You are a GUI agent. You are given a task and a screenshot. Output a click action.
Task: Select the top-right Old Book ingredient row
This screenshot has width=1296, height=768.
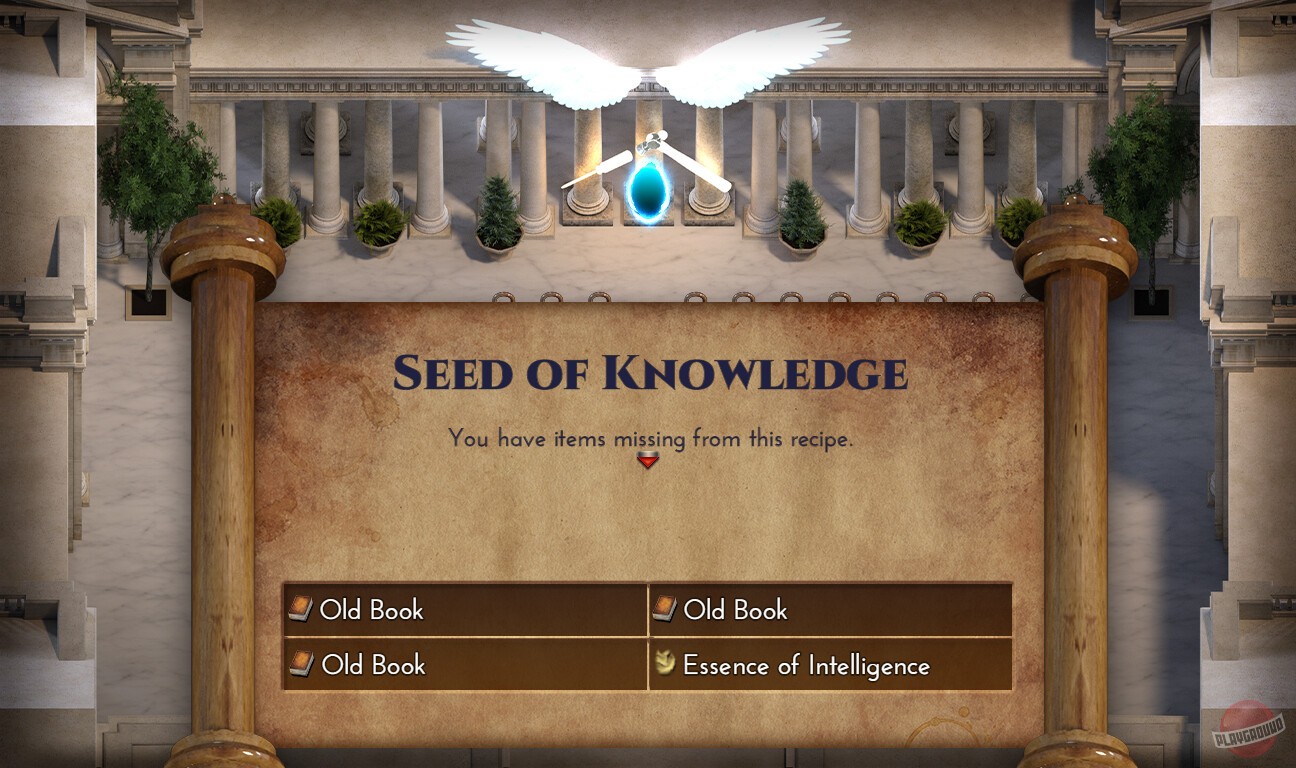[x=830, y=609]
